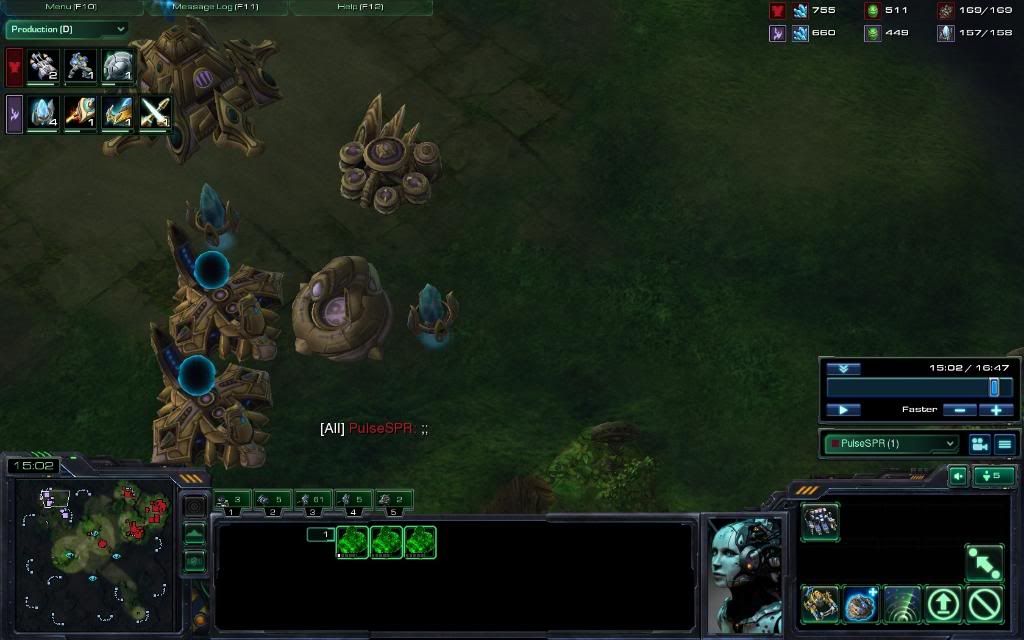Decrease replay speed with minus button
Viewport: 1024px width, 640px height.
[959, 410]
